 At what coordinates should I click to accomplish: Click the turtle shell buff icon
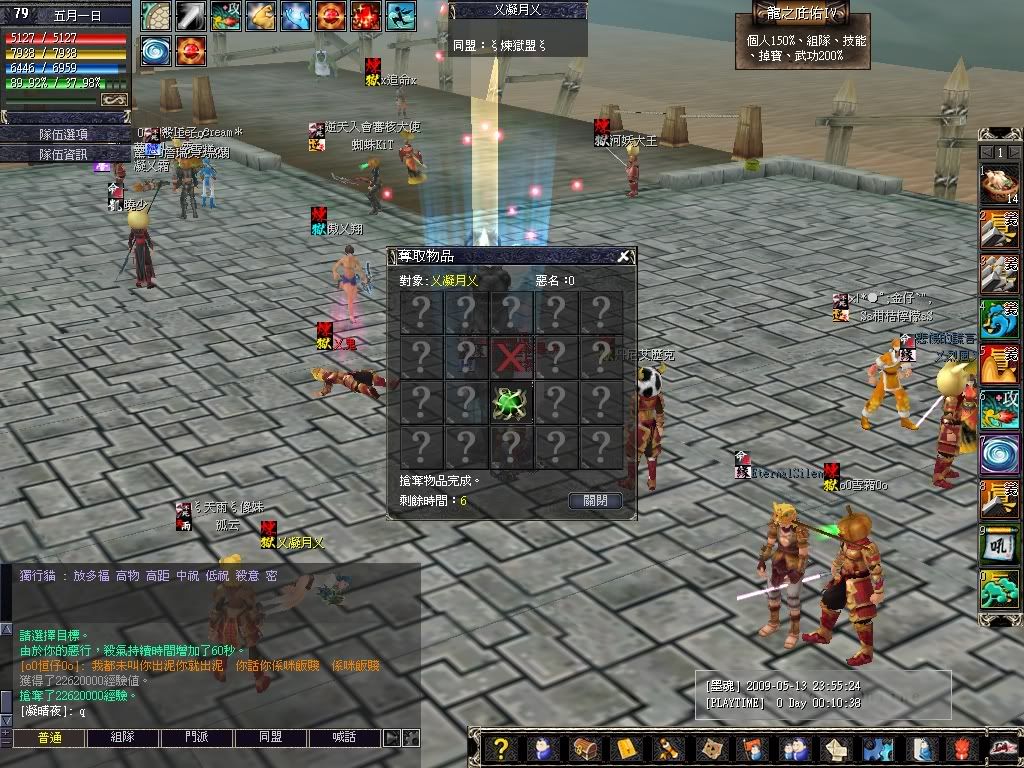coord(155,16)
